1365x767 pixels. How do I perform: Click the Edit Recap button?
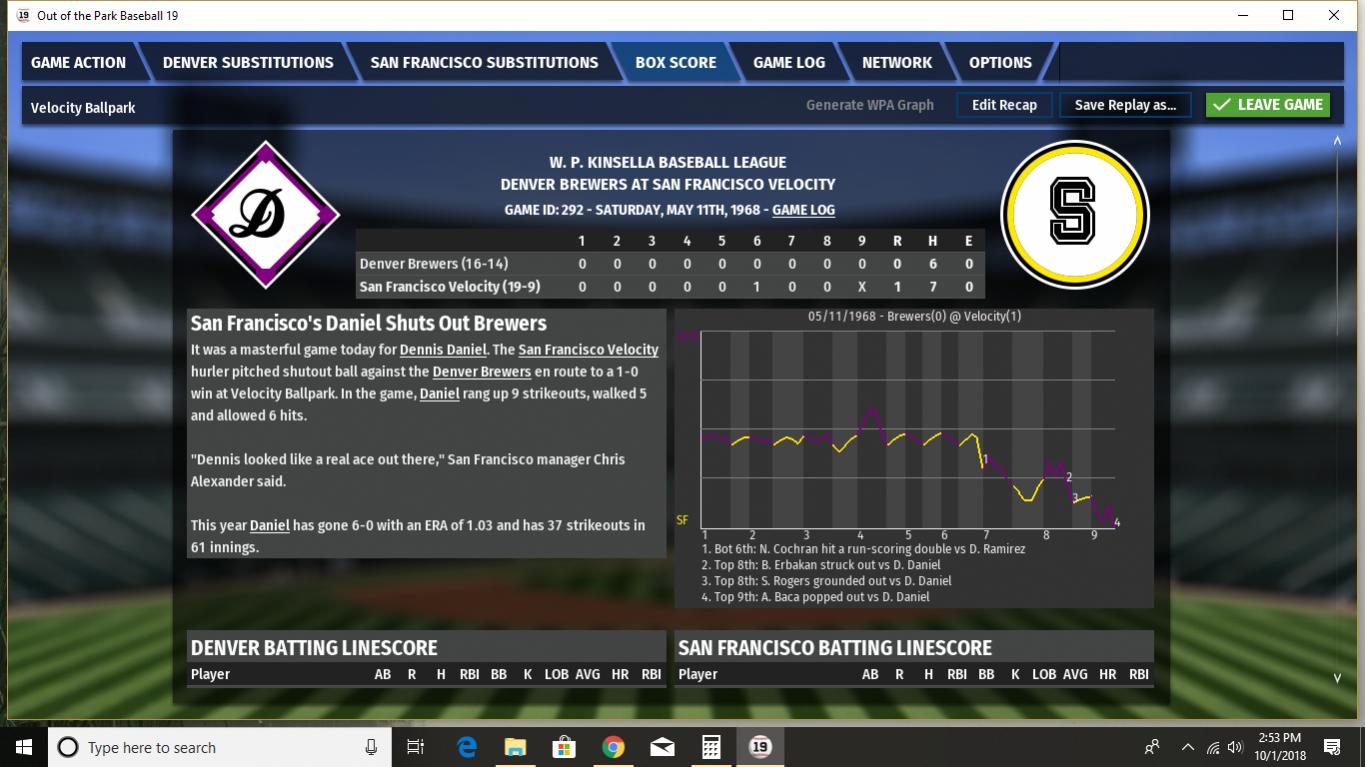1004,105
